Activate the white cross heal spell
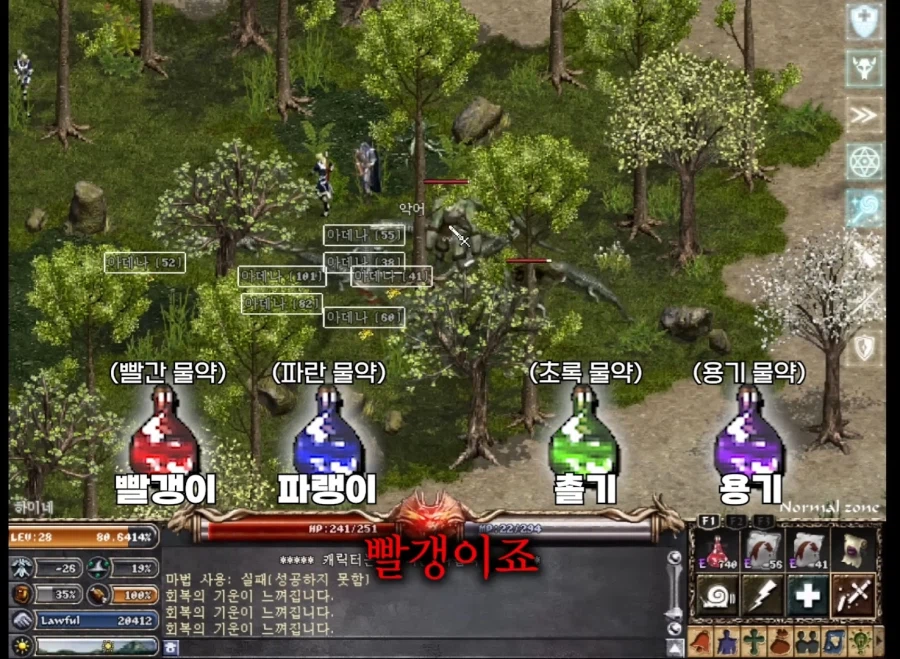The width and height of the screenshot is (900, 659). (809, 596)
